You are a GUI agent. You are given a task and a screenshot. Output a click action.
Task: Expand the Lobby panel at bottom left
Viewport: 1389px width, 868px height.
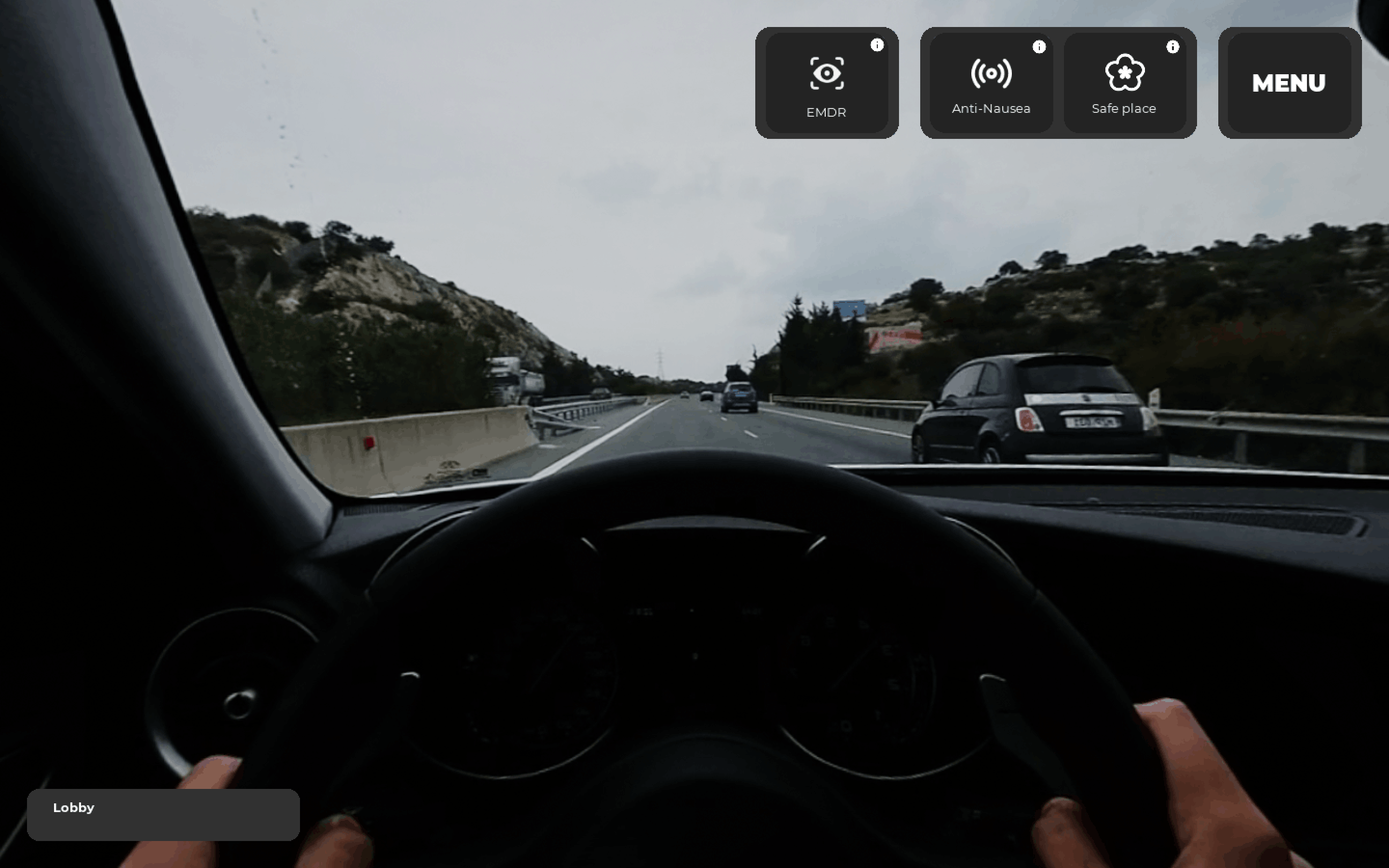(163, 814)
